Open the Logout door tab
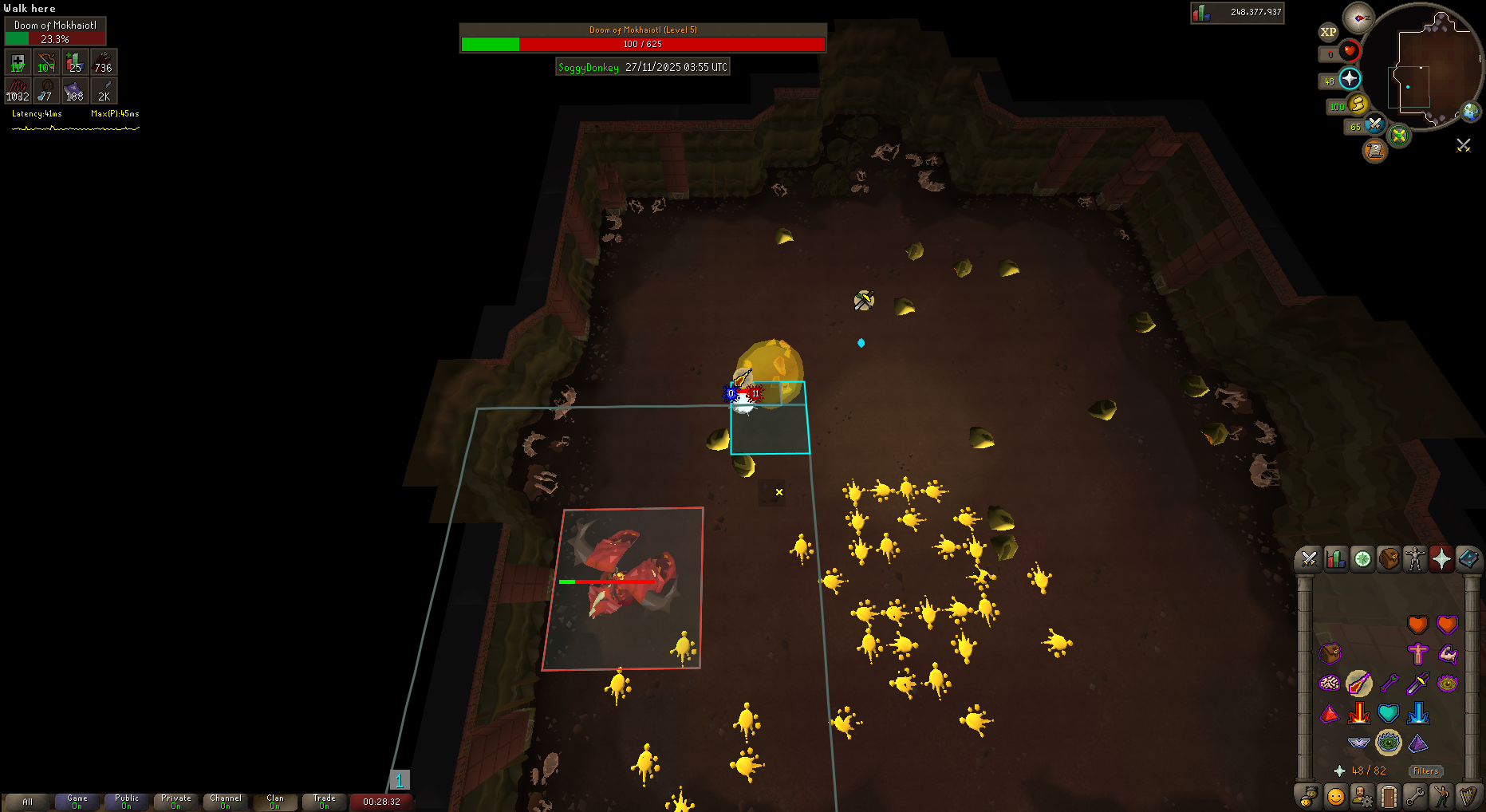Screen dimensions: 1486x812 coord(1389,796)
